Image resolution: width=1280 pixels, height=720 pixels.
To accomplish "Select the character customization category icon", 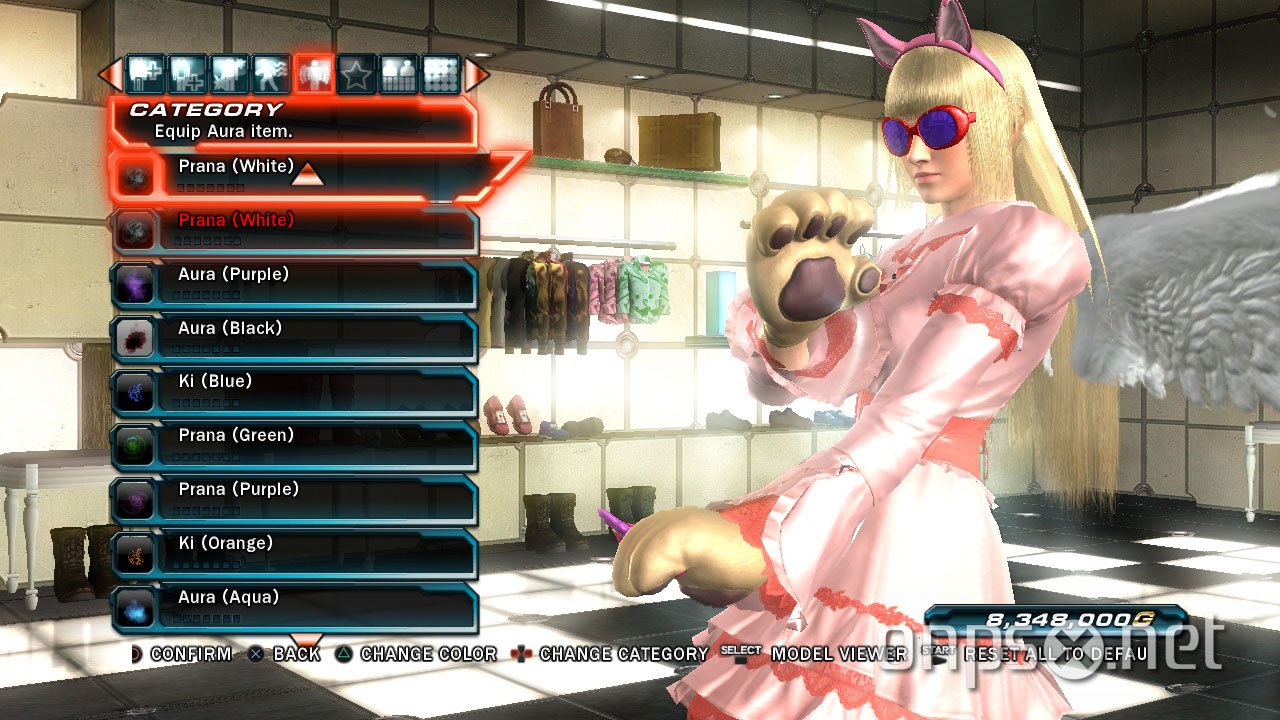I will [400, 72].
